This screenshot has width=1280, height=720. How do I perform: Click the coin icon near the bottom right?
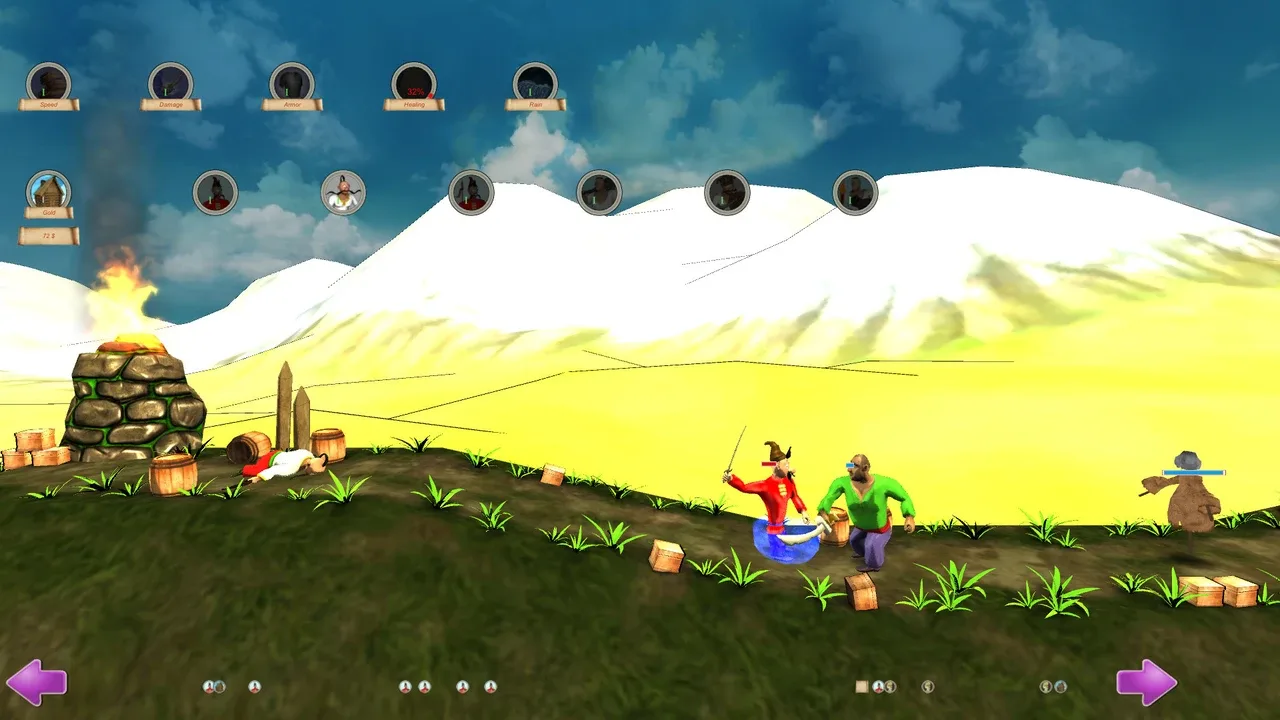coord(926,686)
